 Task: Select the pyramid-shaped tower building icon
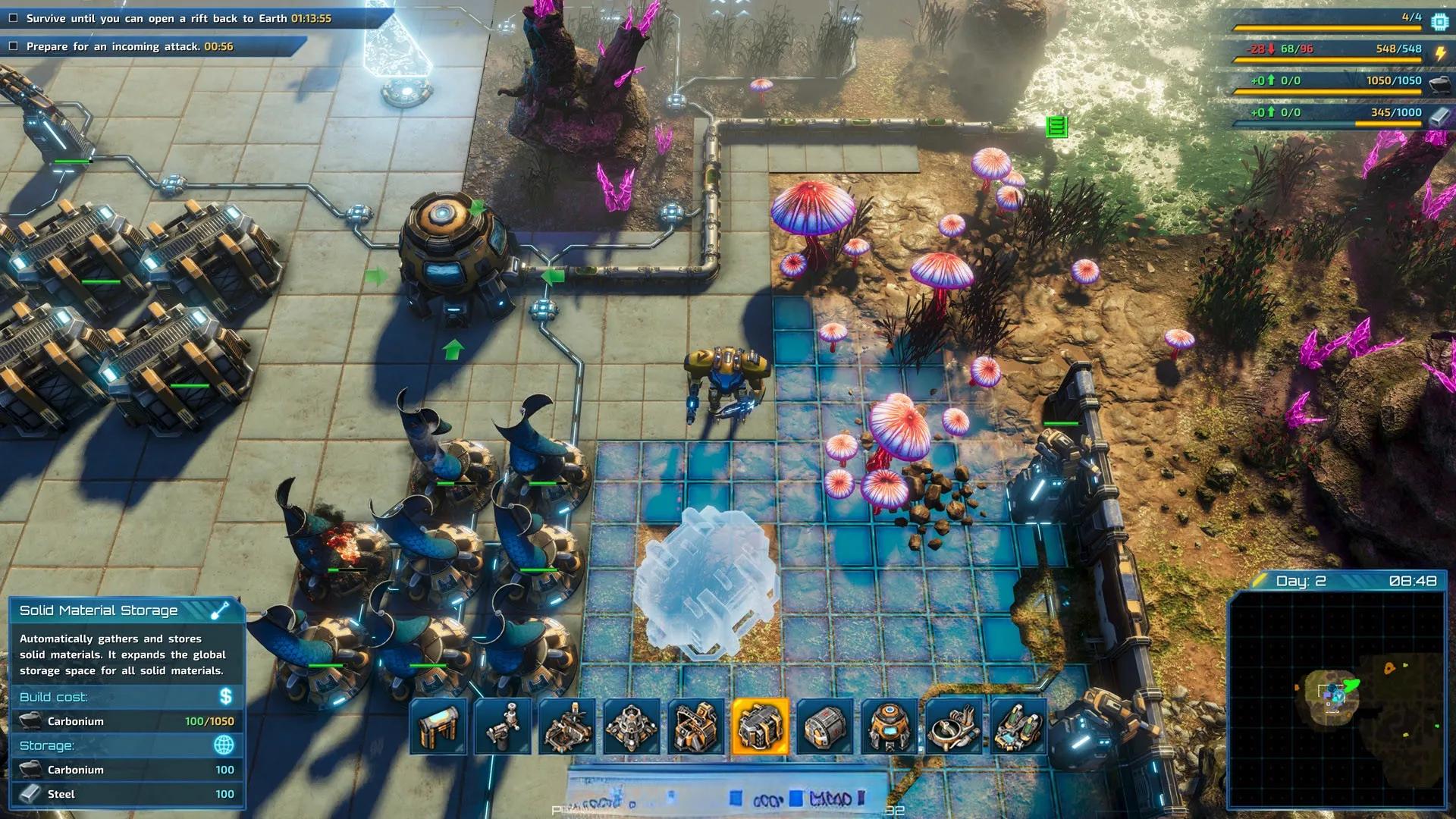(x=632, y=726)
